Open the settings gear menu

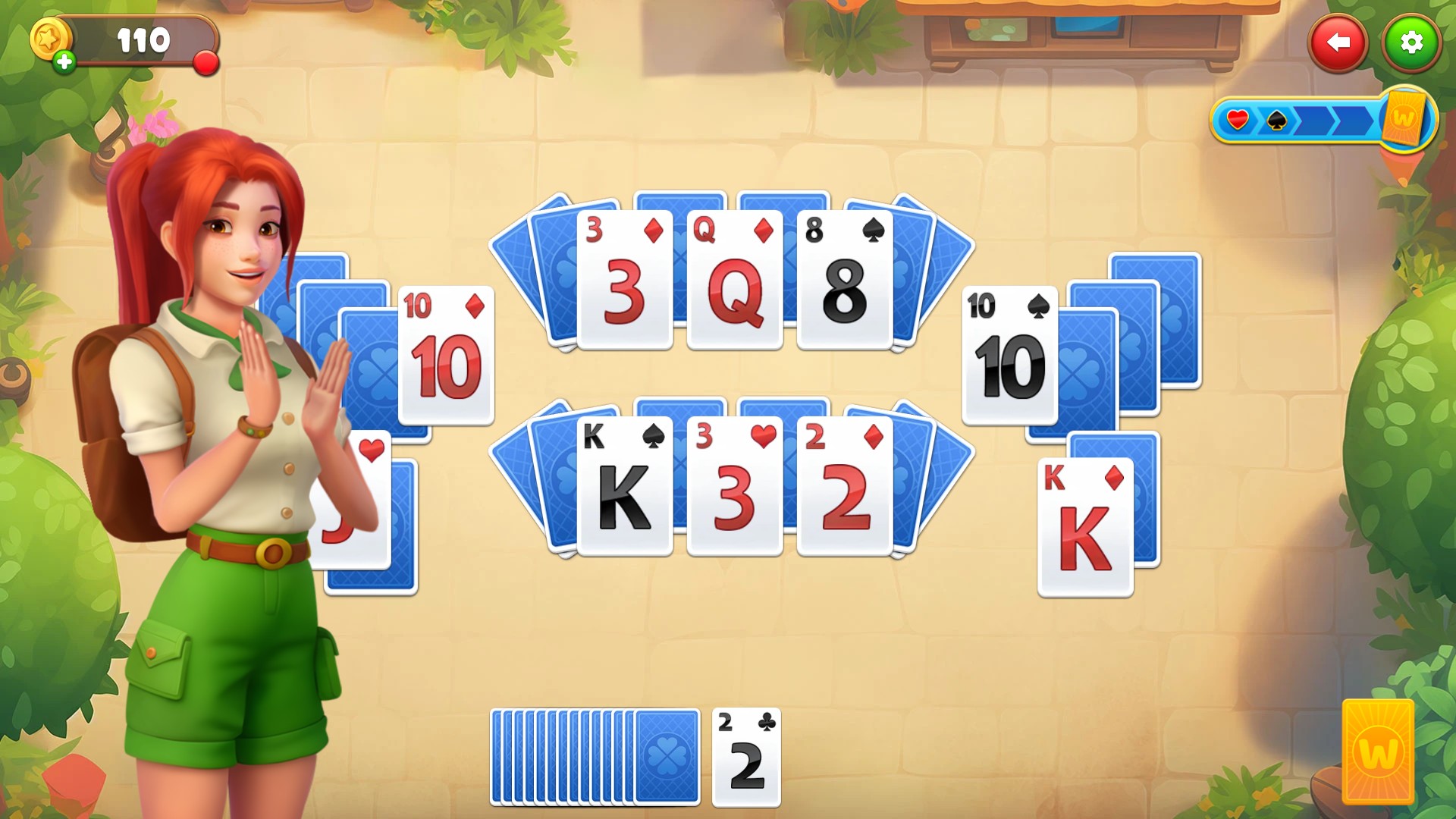coord(1411,43)
